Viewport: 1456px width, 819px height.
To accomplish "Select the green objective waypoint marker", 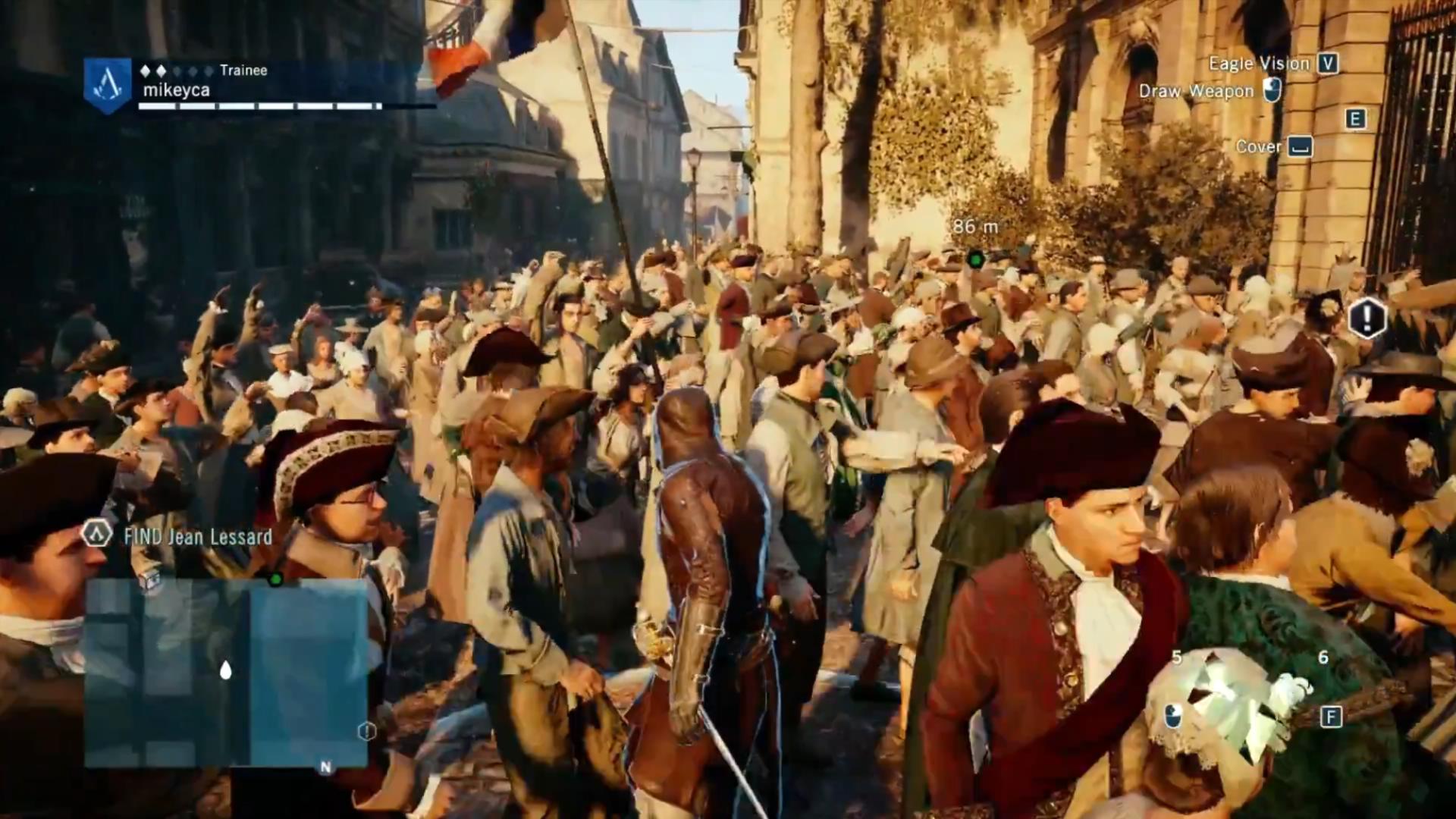I will [x=976, y=260].
